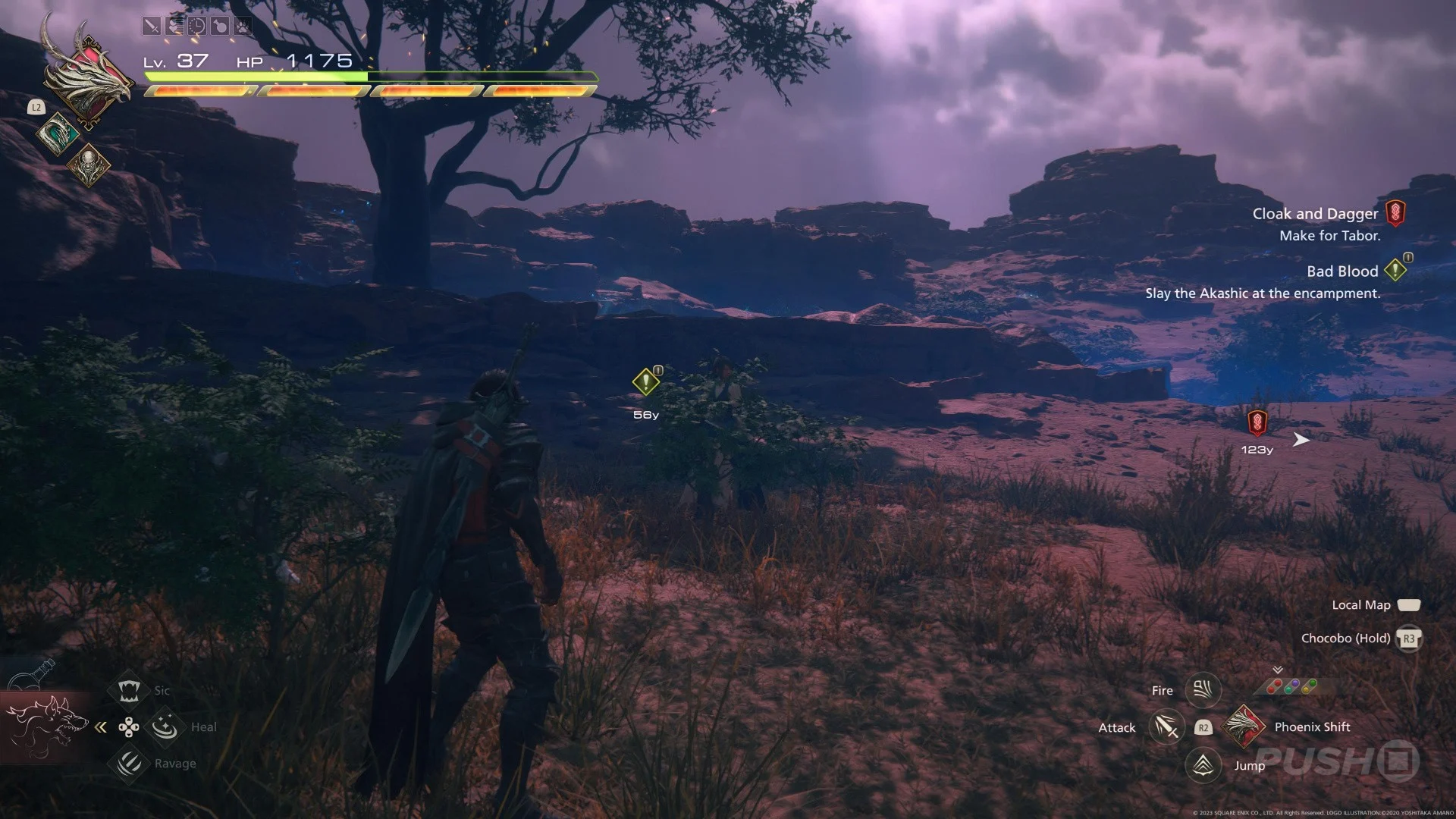Screen dimensions: 1456x819
Task: Select the Phoenix Eikon emblem
Action: (x=89, y=78)
